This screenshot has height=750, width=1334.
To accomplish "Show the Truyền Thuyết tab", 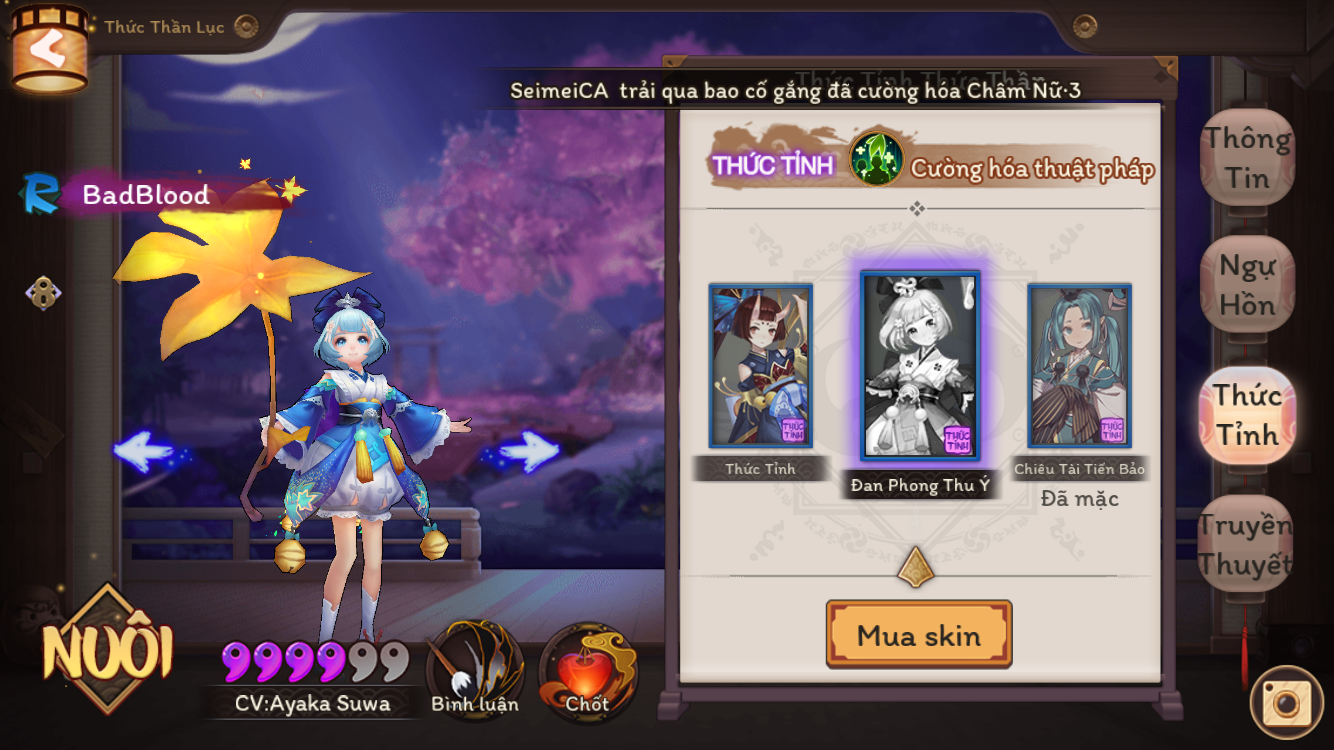I will 1245,543.
